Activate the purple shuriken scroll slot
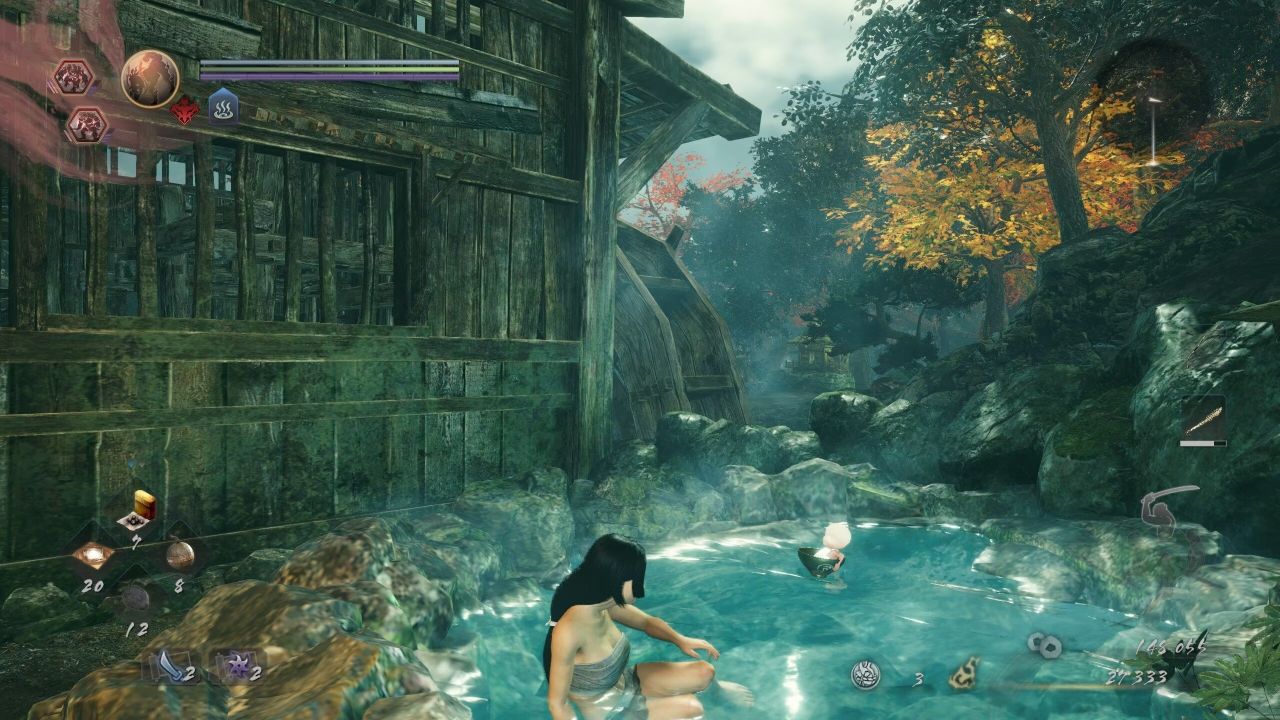The image size is (1280, 720). click(x=234, y=665)
